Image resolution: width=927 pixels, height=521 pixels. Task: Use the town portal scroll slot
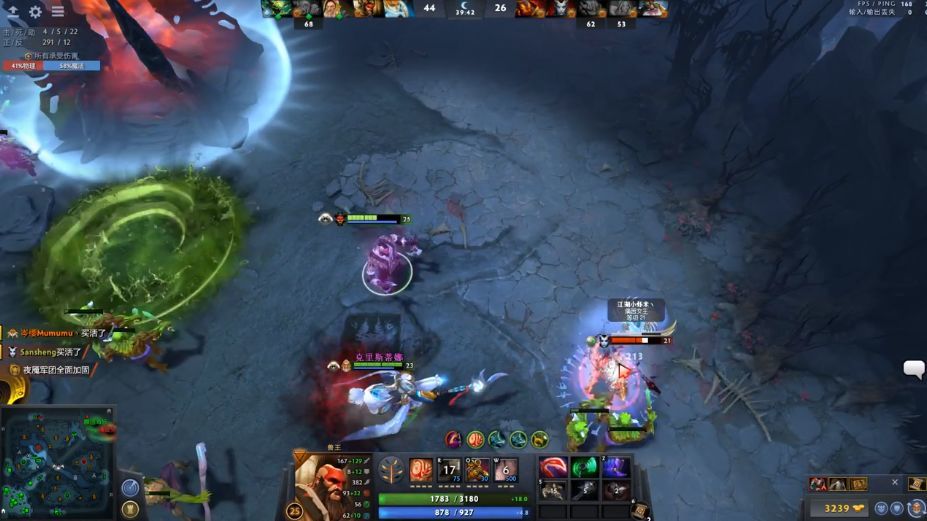point(641,510)
